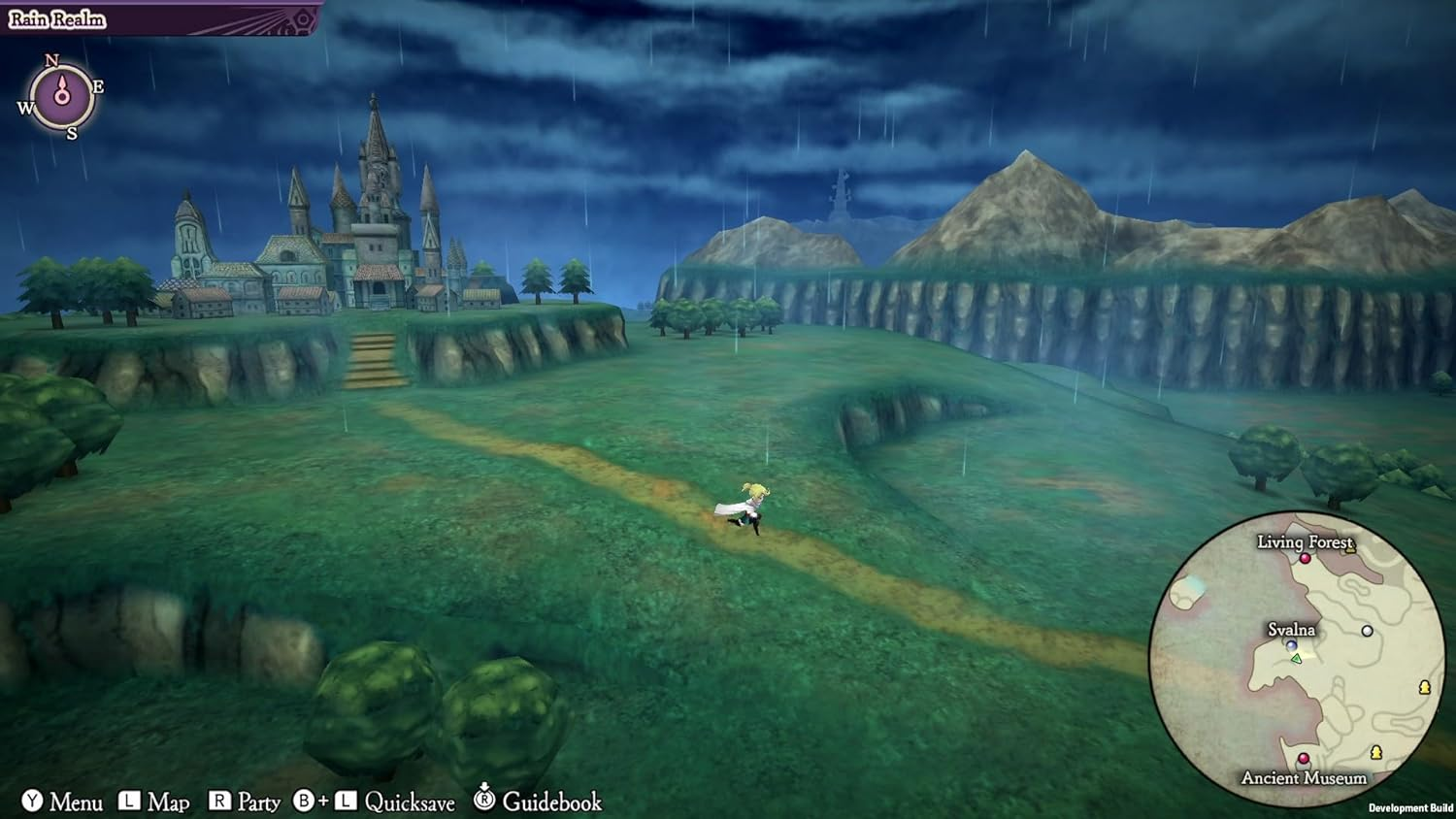Click the blue Svalna town marker on minimap
Viewport: 1456px width, 819px height.
[1290, 644]
